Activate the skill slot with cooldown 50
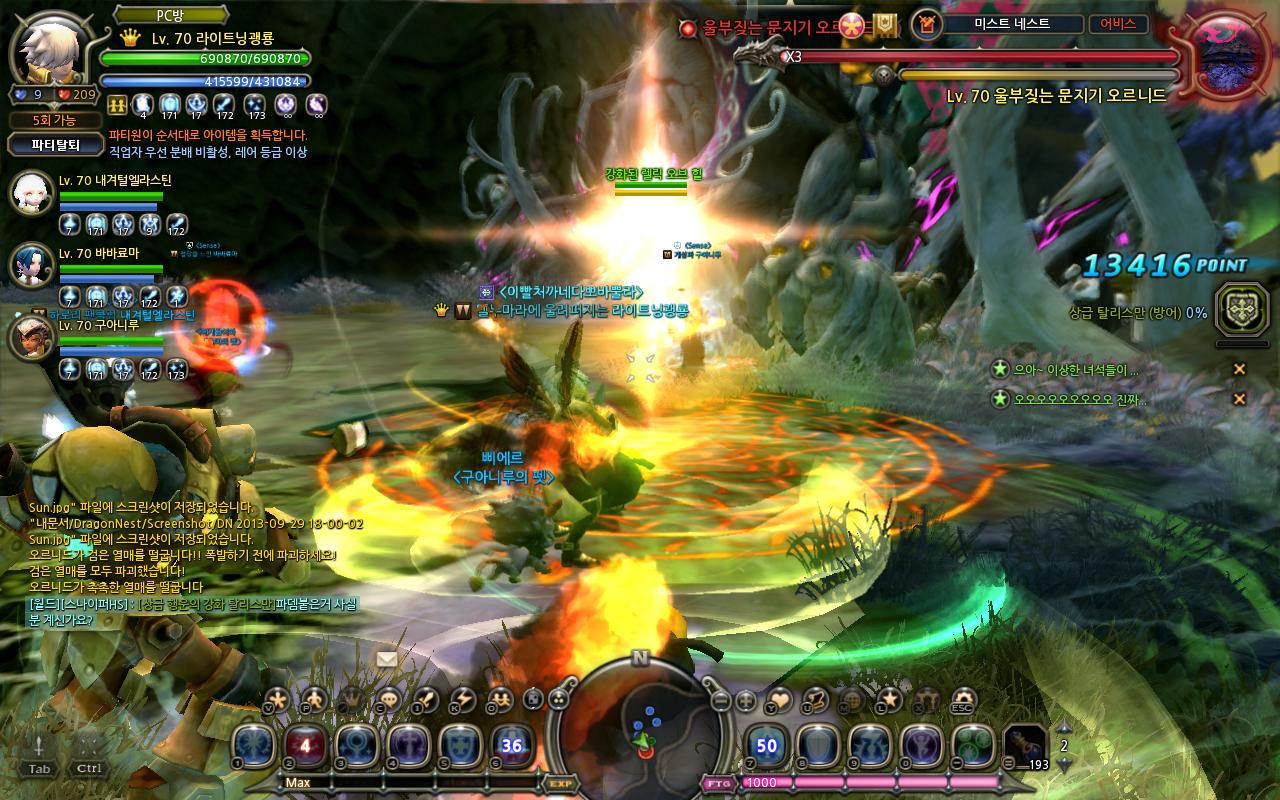The image size is (1280, 800). tap(767, 747)
